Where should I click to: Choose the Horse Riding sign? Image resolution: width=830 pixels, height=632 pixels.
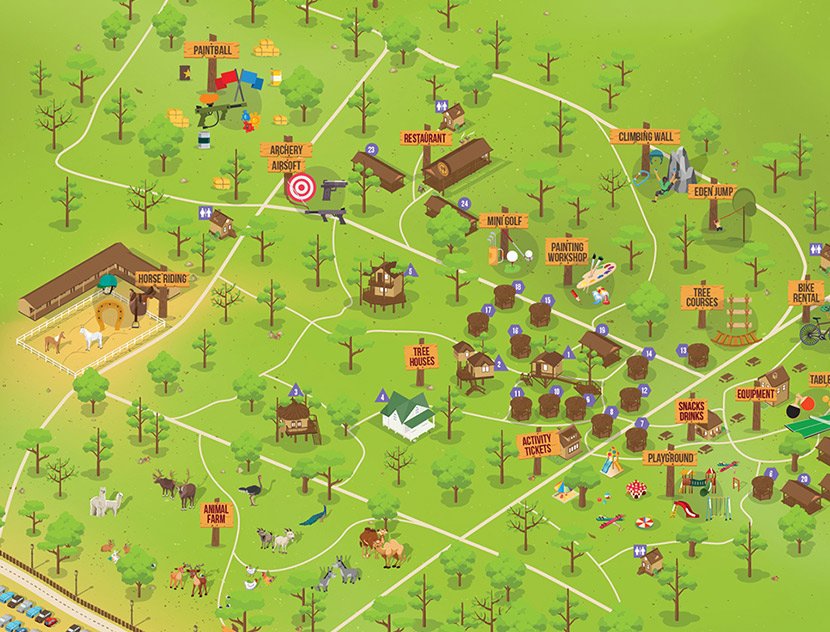(x=161, y=279)
